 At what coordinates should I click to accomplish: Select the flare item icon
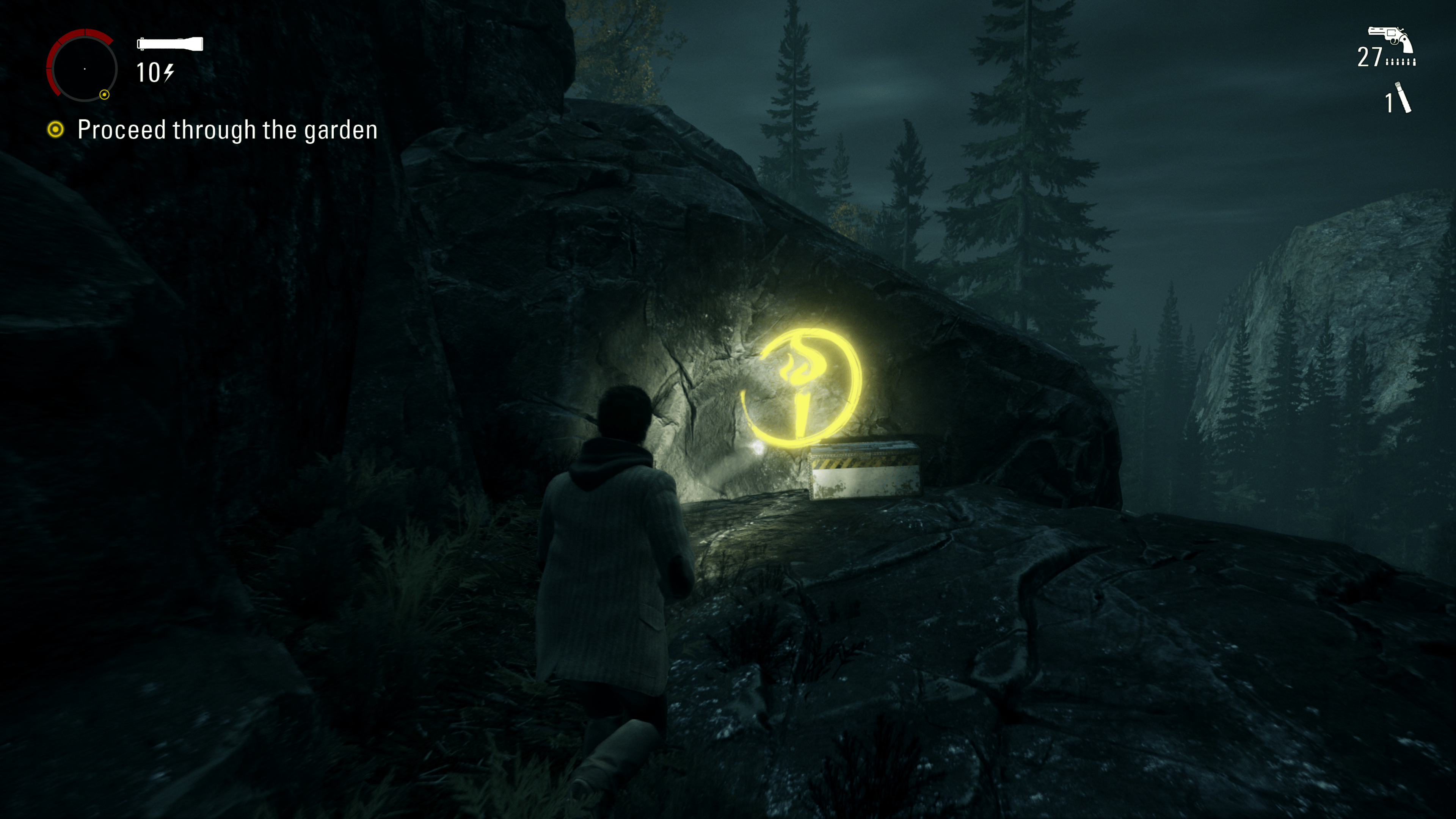tap(1403, 98)
